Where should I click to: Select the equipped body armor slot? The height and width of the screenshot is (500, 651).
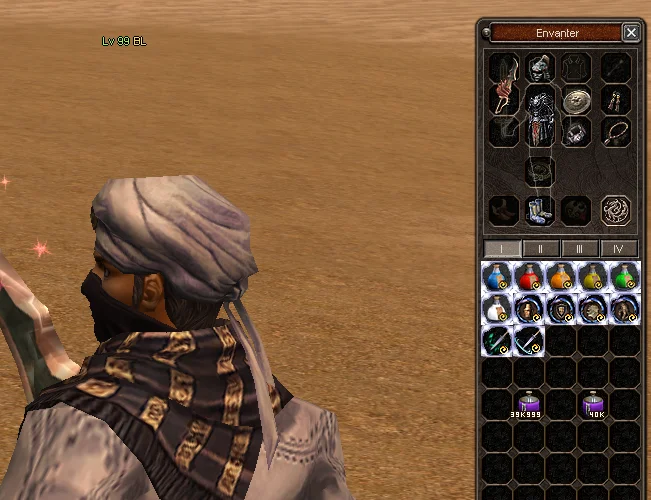[541, 118]
